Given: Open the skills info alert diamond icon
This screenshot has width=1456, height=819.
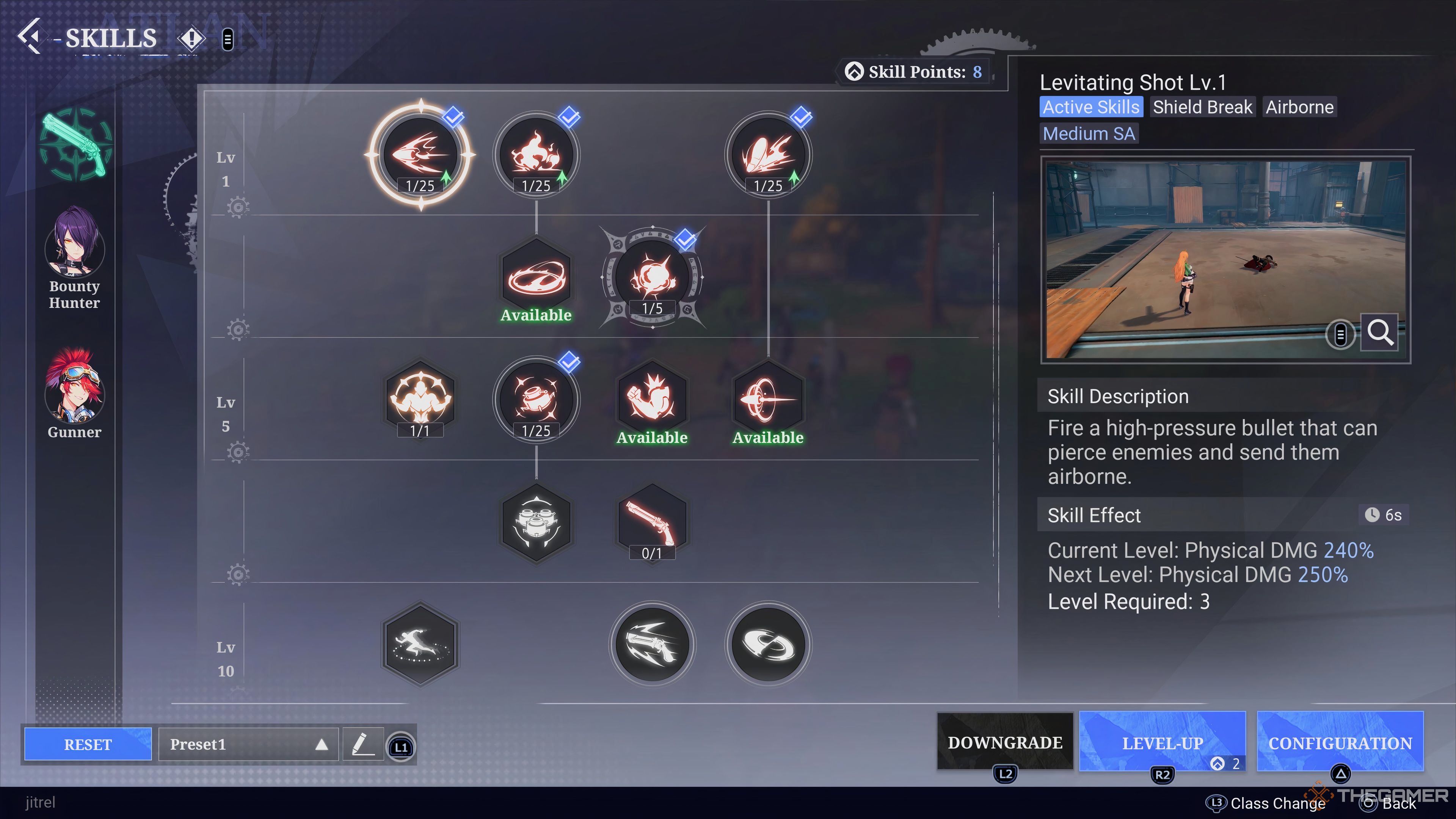Looking at the screenshot, I should coord(191,38).
